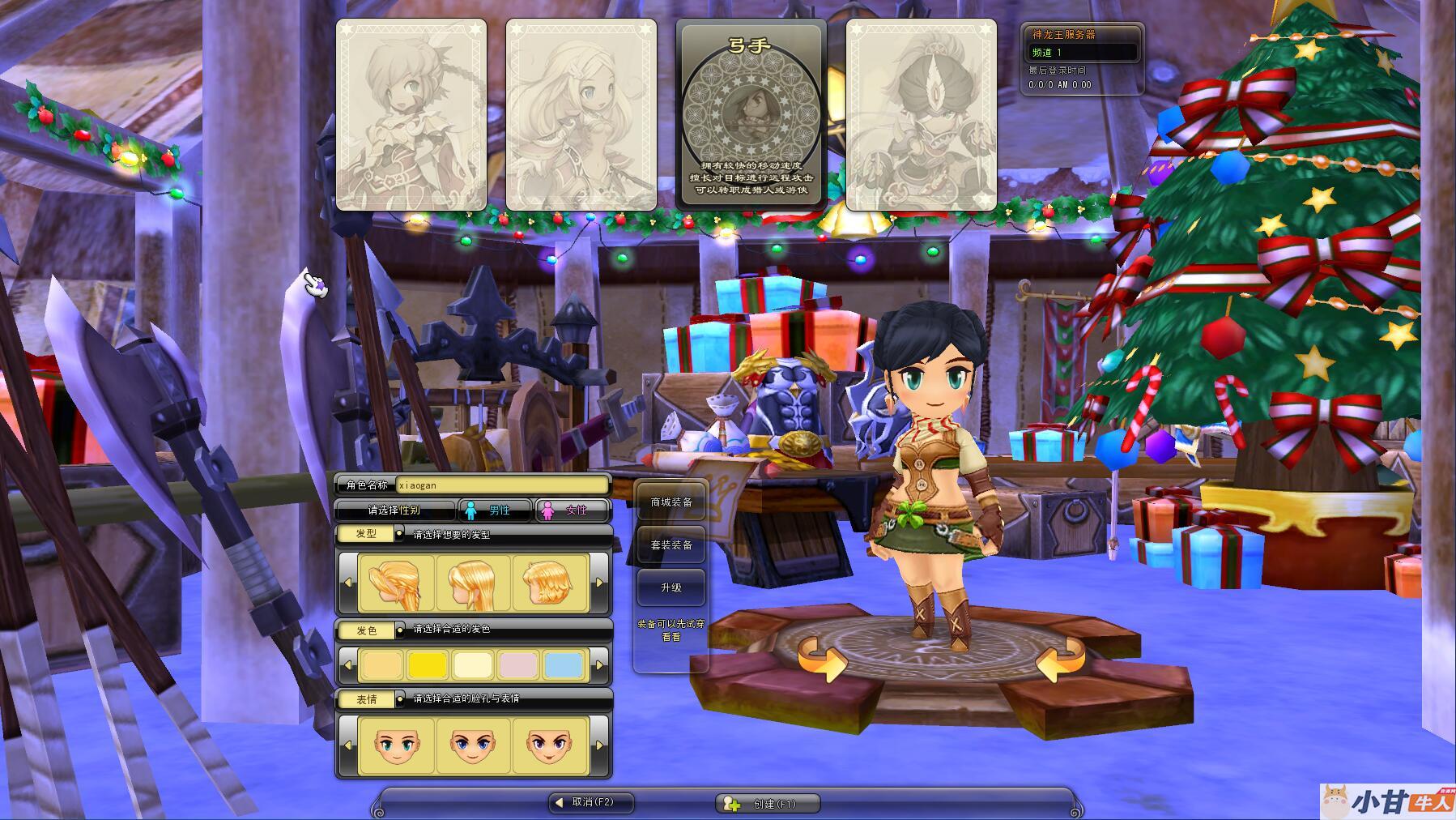Choose the 女性 female gender button

point(571,510)
